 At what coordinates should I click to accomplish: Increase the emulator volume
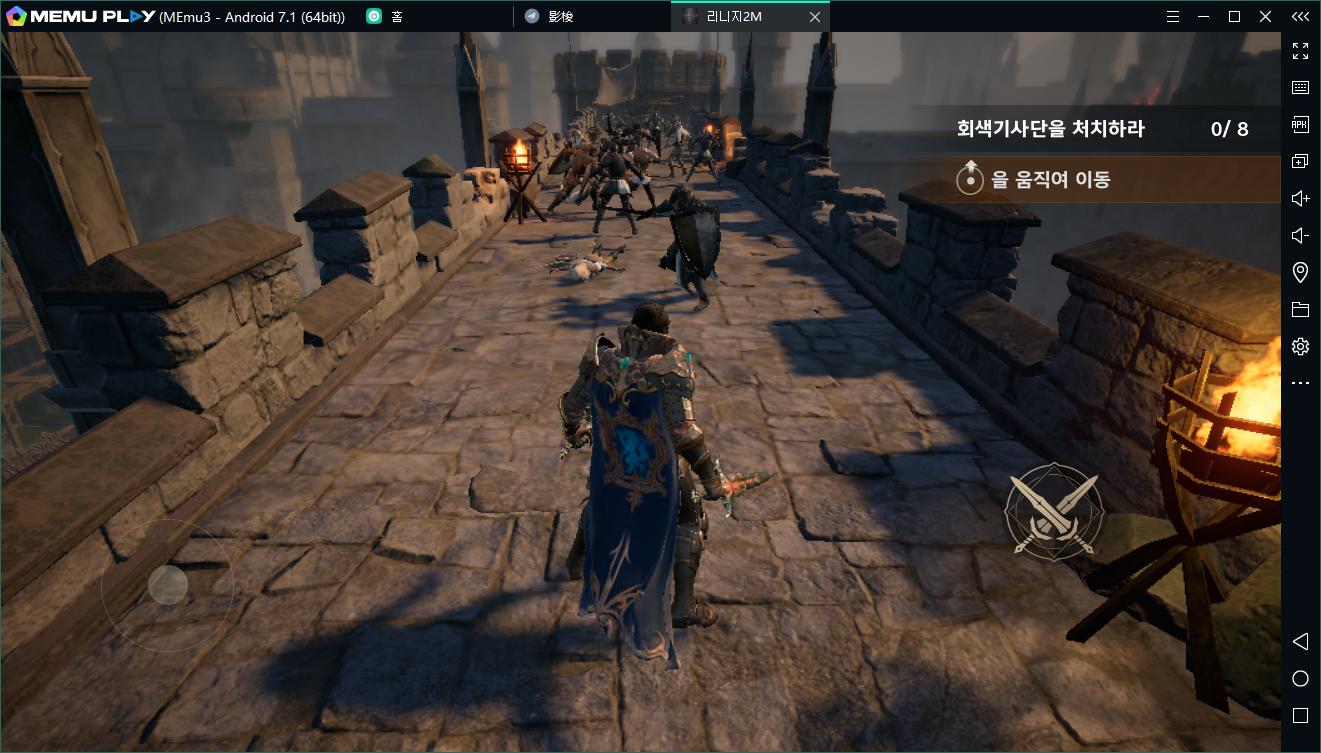pyautogui.click(x=1300, y=199)
